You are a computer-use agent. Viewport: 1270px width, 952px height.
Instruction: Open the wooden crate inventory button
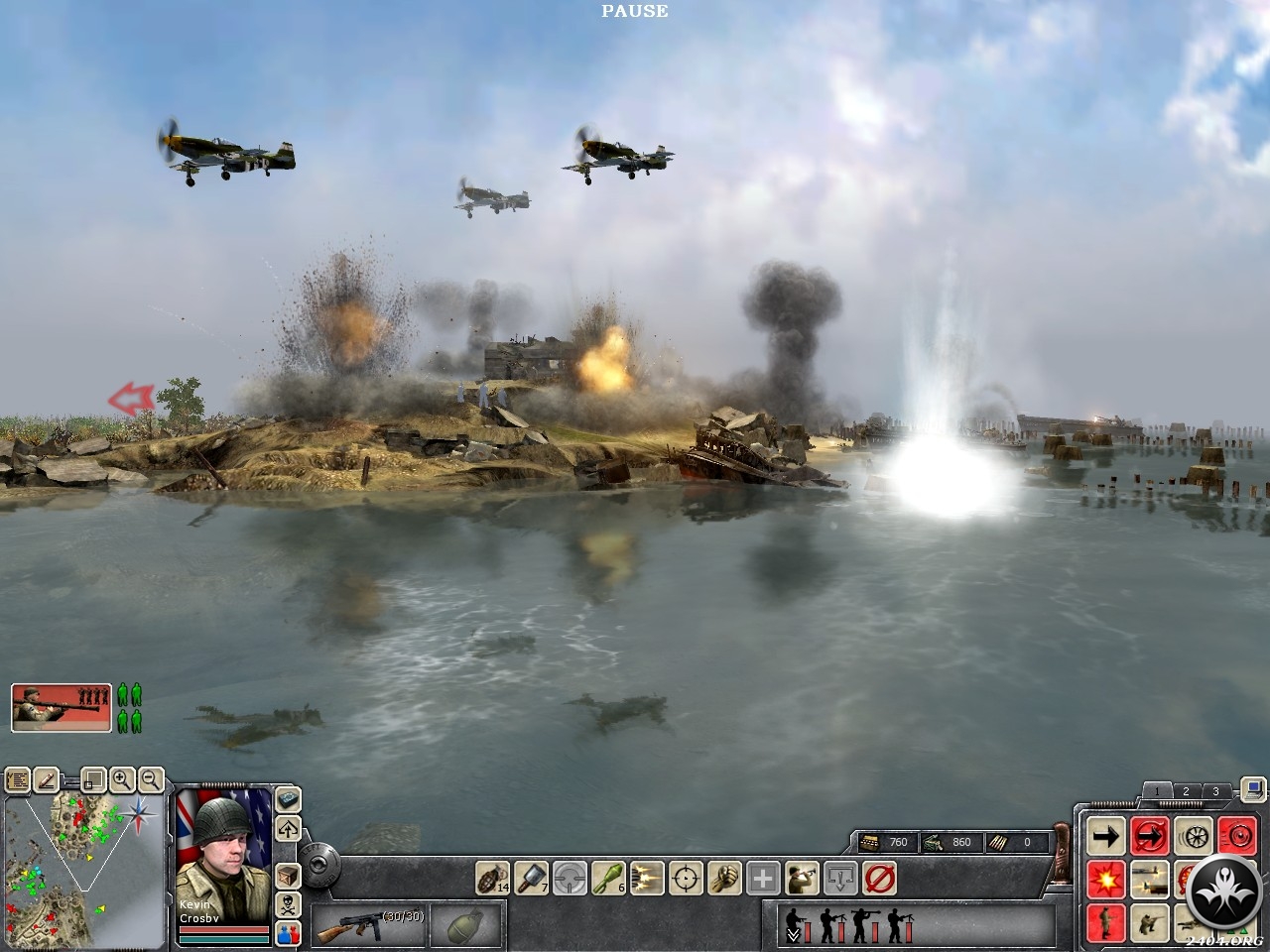(288, 877)
